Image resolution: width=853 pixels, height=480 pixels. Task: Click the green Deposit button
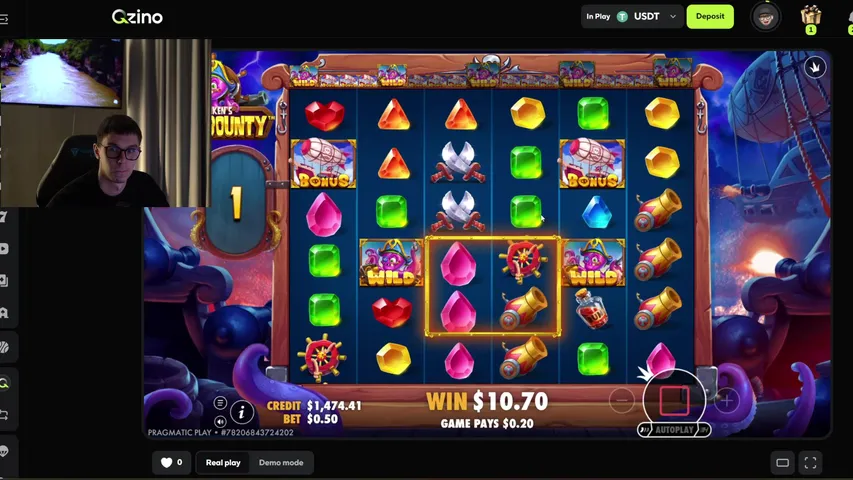710,16
